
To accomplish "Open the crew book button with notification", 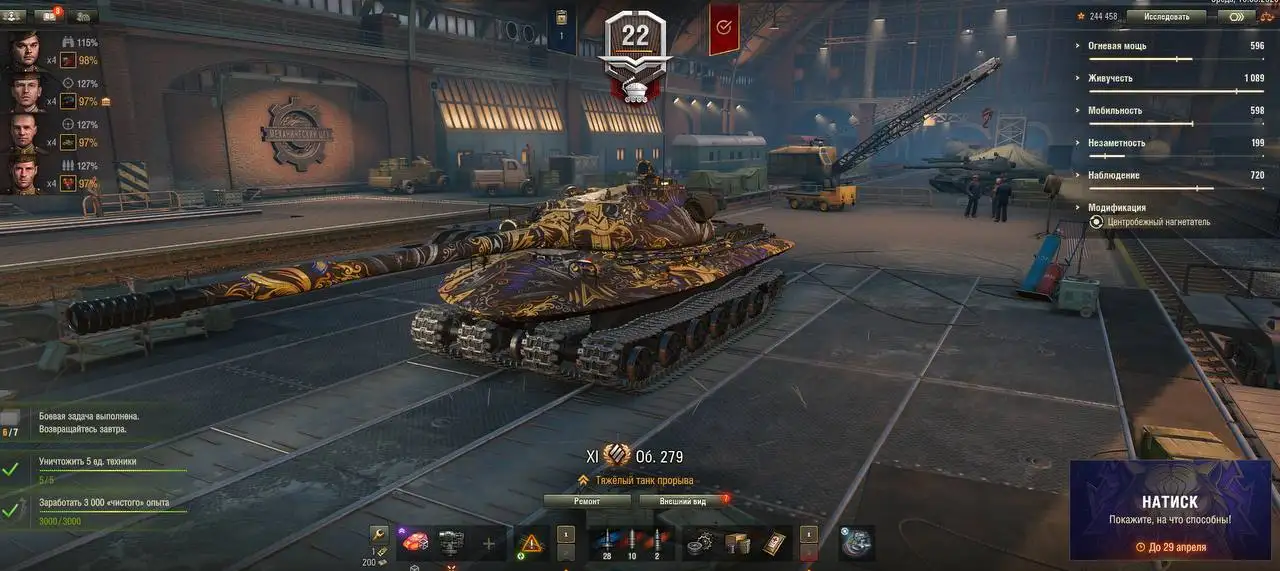I will point(46,16).
